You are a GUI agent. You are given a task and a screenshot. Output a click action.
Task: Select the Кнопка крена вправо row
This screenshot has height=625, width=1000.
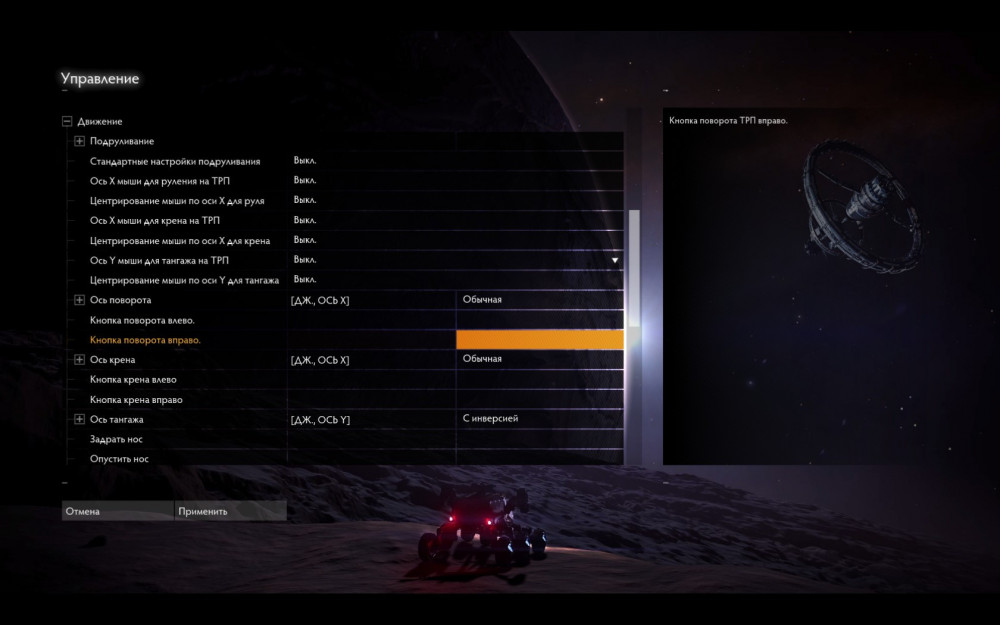(136, 400)
